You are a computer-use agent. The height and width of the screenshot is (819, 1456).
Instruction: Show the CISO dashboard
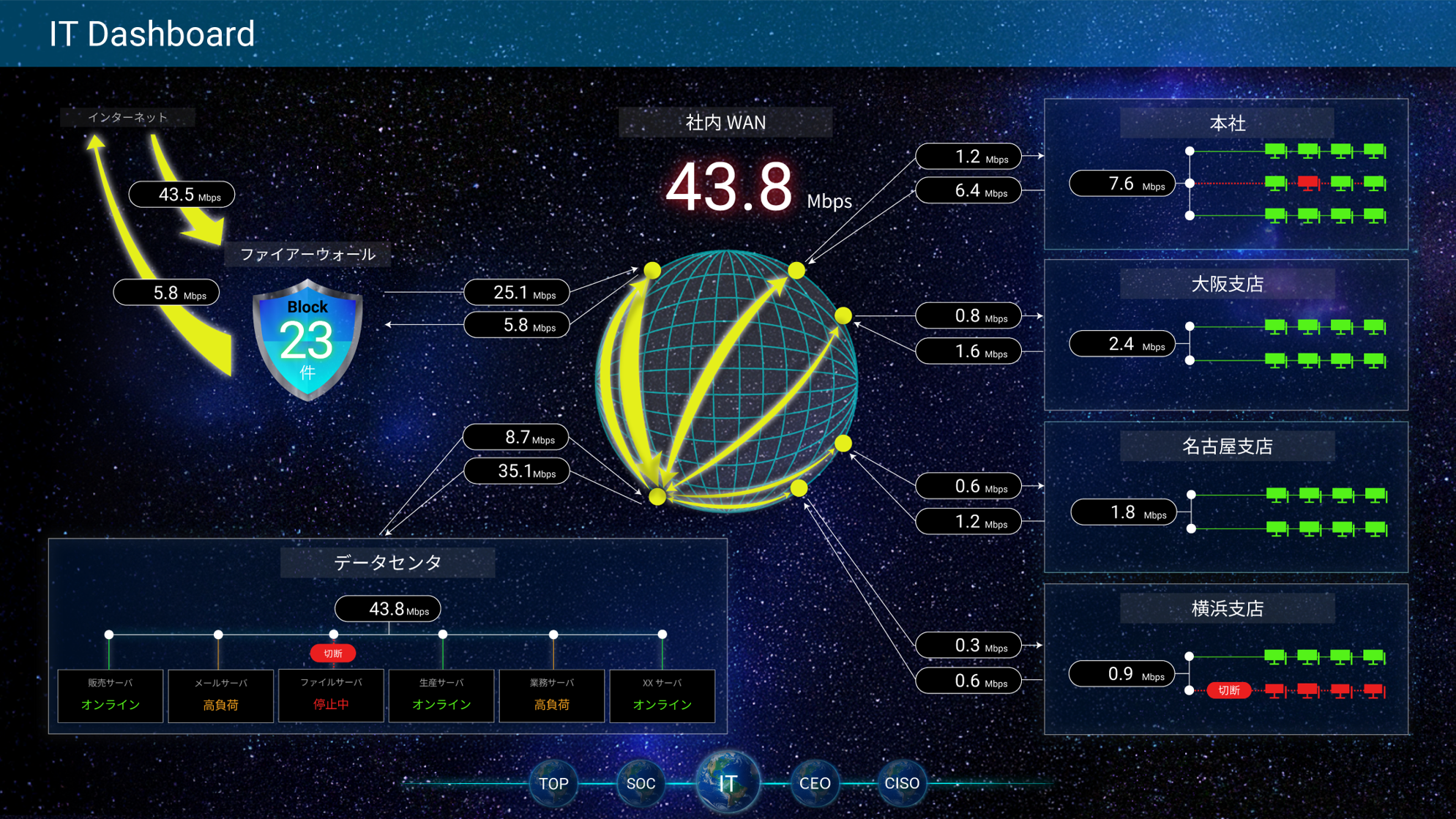click(x=902, y=783)
